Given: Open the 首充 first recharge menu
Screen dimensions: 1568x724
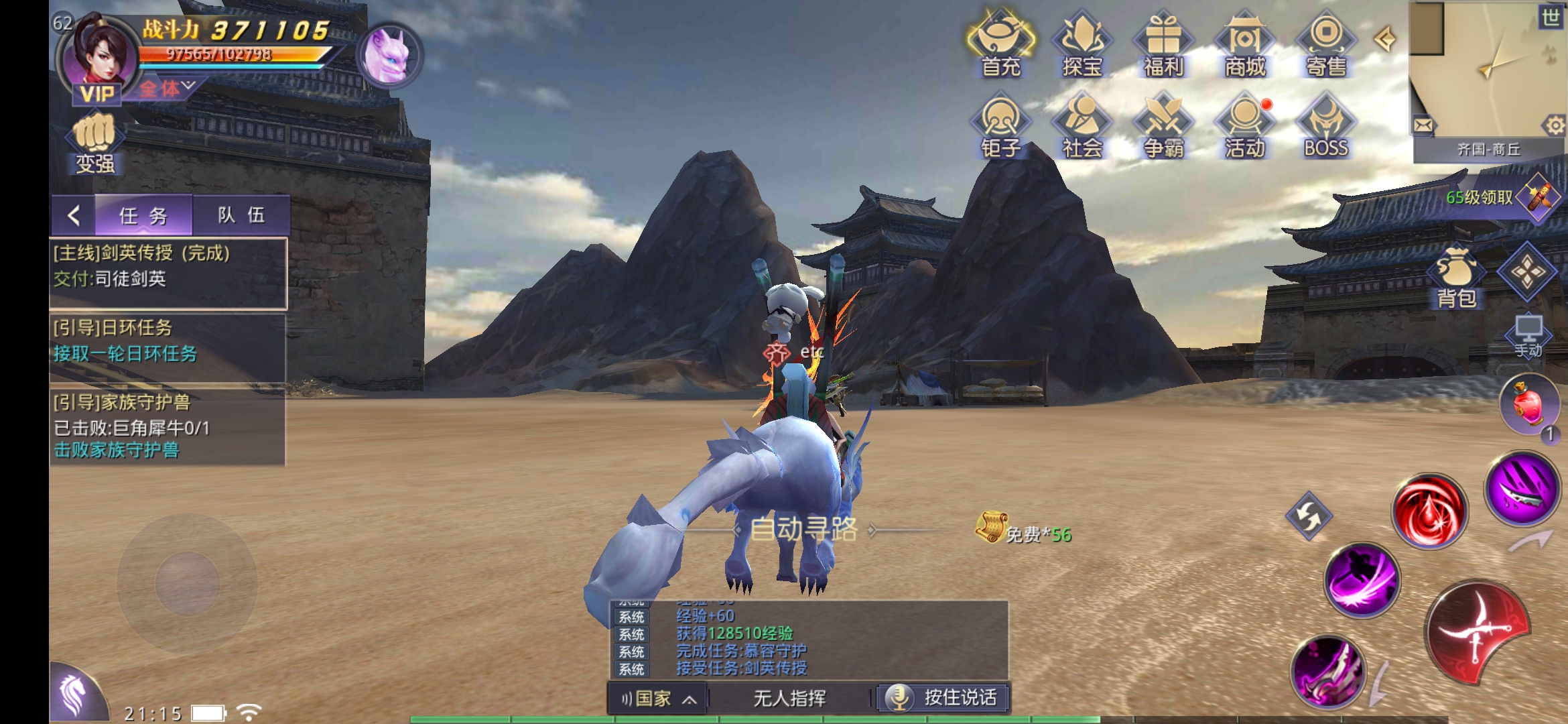Looking at the screenshot, I should [1000, 44].
